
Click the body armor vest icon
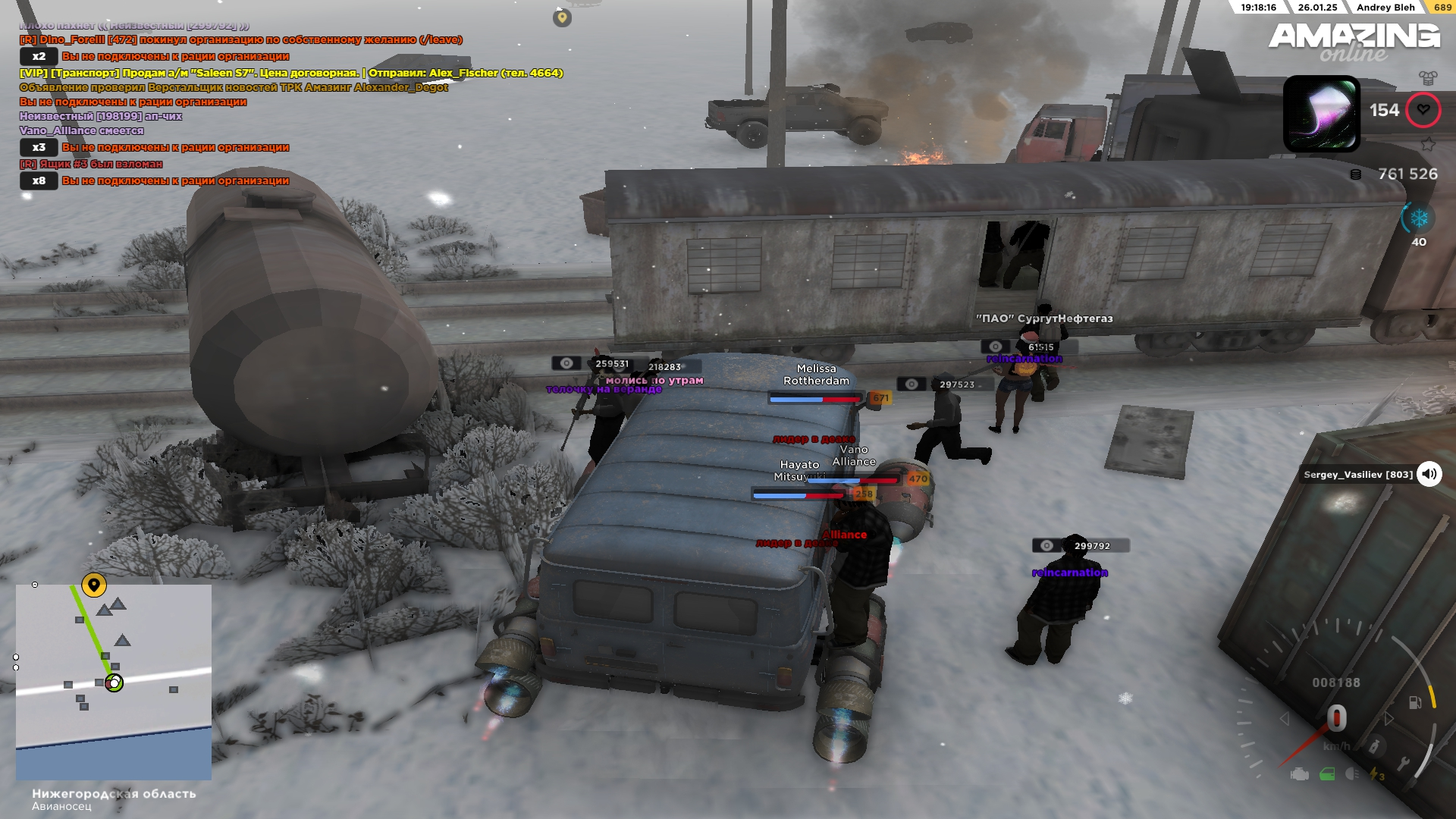point(1428,77)
